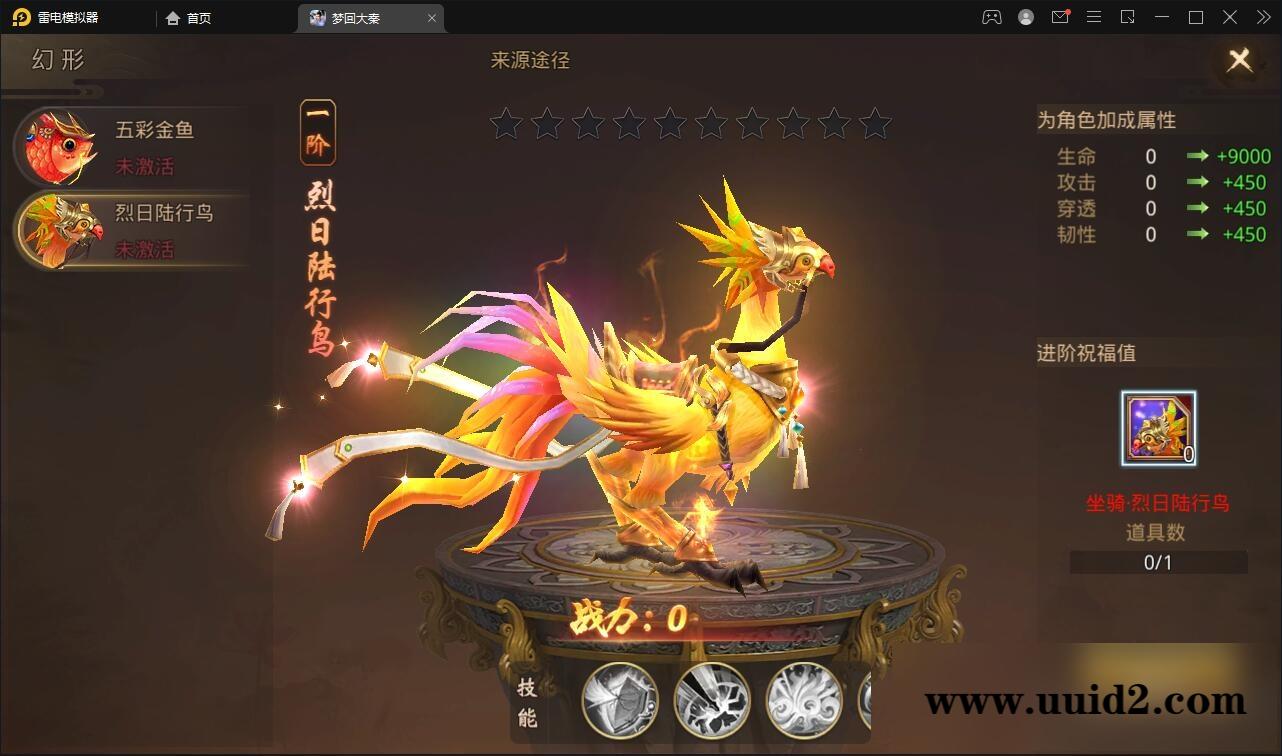This screenshot has width=1282, height=756.
Task: Open the second lightning-strike skill icon
Action: pos(713,701)
